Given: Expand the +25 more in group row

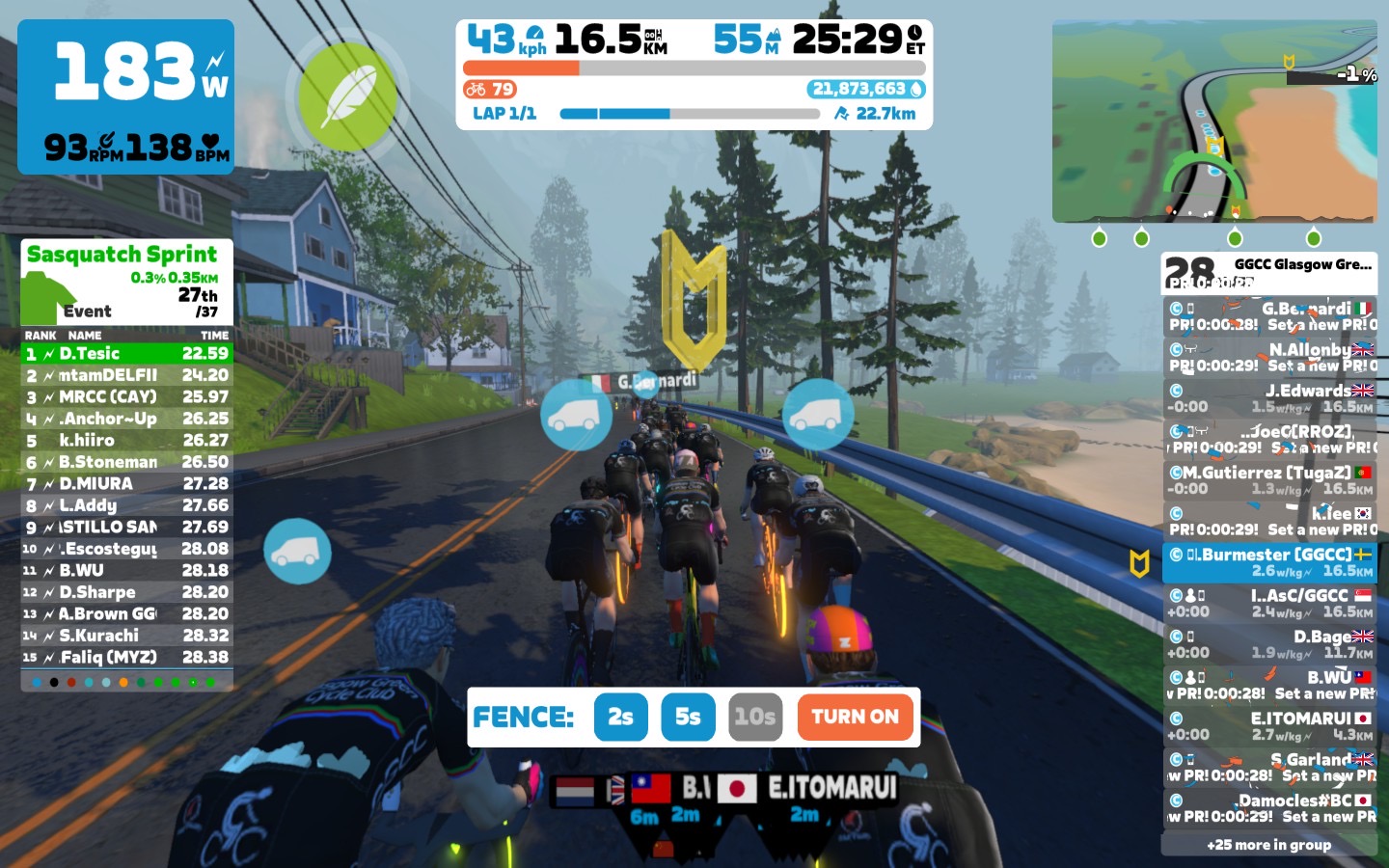Looking at the screenshot, I should coord(1269,845).
